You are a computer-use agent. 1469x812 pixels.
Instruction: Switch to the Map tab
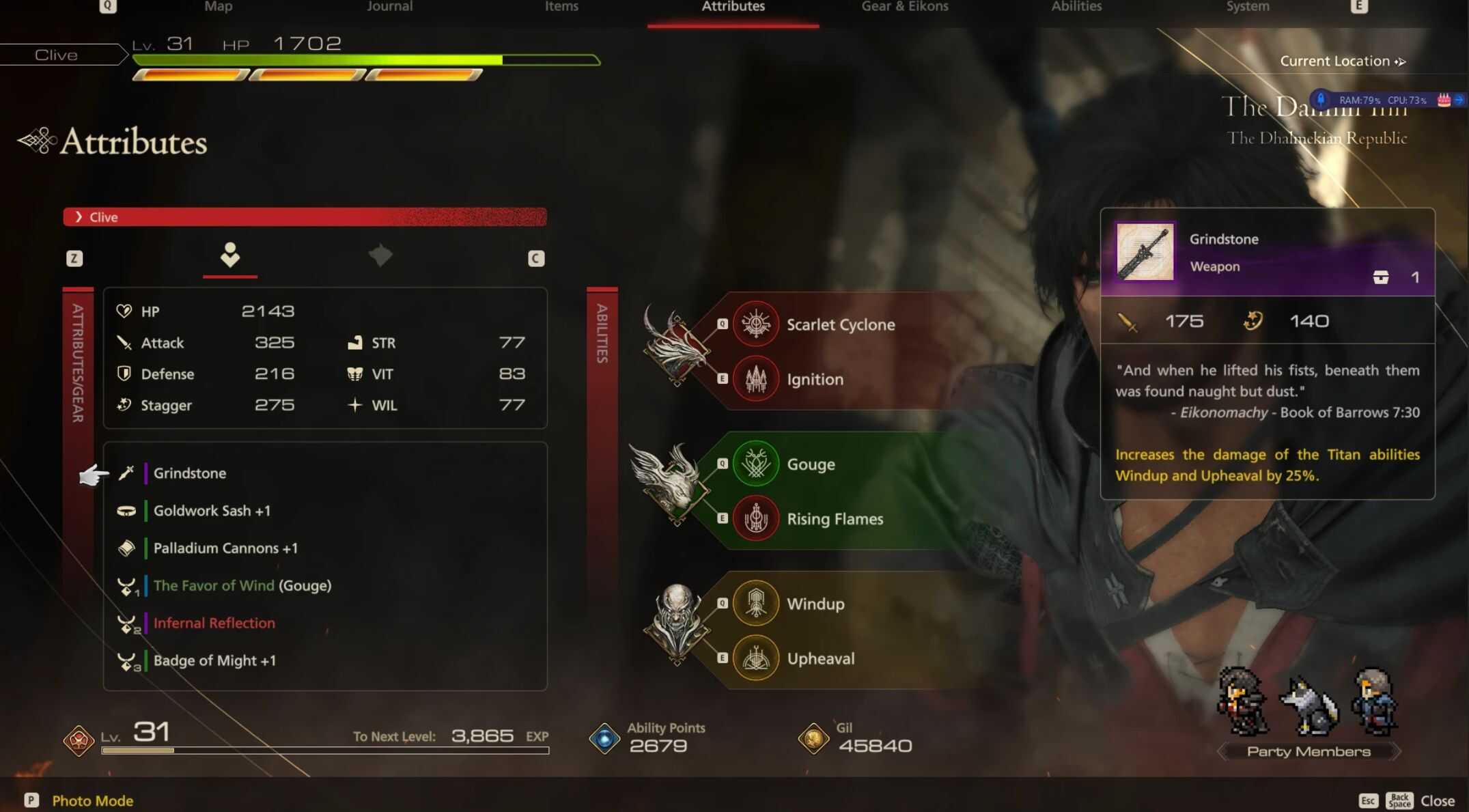pyautogui.click(x=219, y=7)
